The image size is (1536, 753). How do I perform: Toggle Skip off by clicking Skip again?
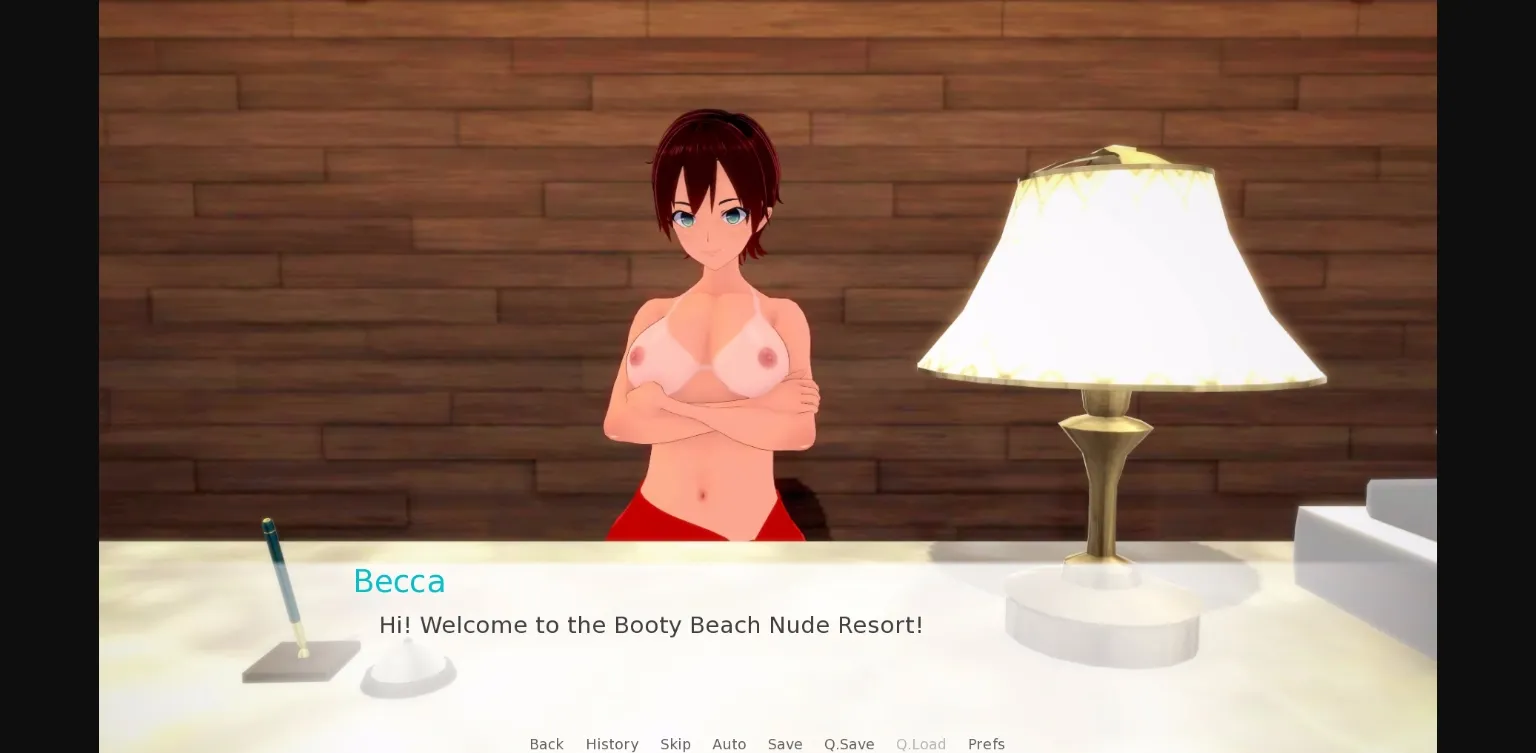pos(675,744)
